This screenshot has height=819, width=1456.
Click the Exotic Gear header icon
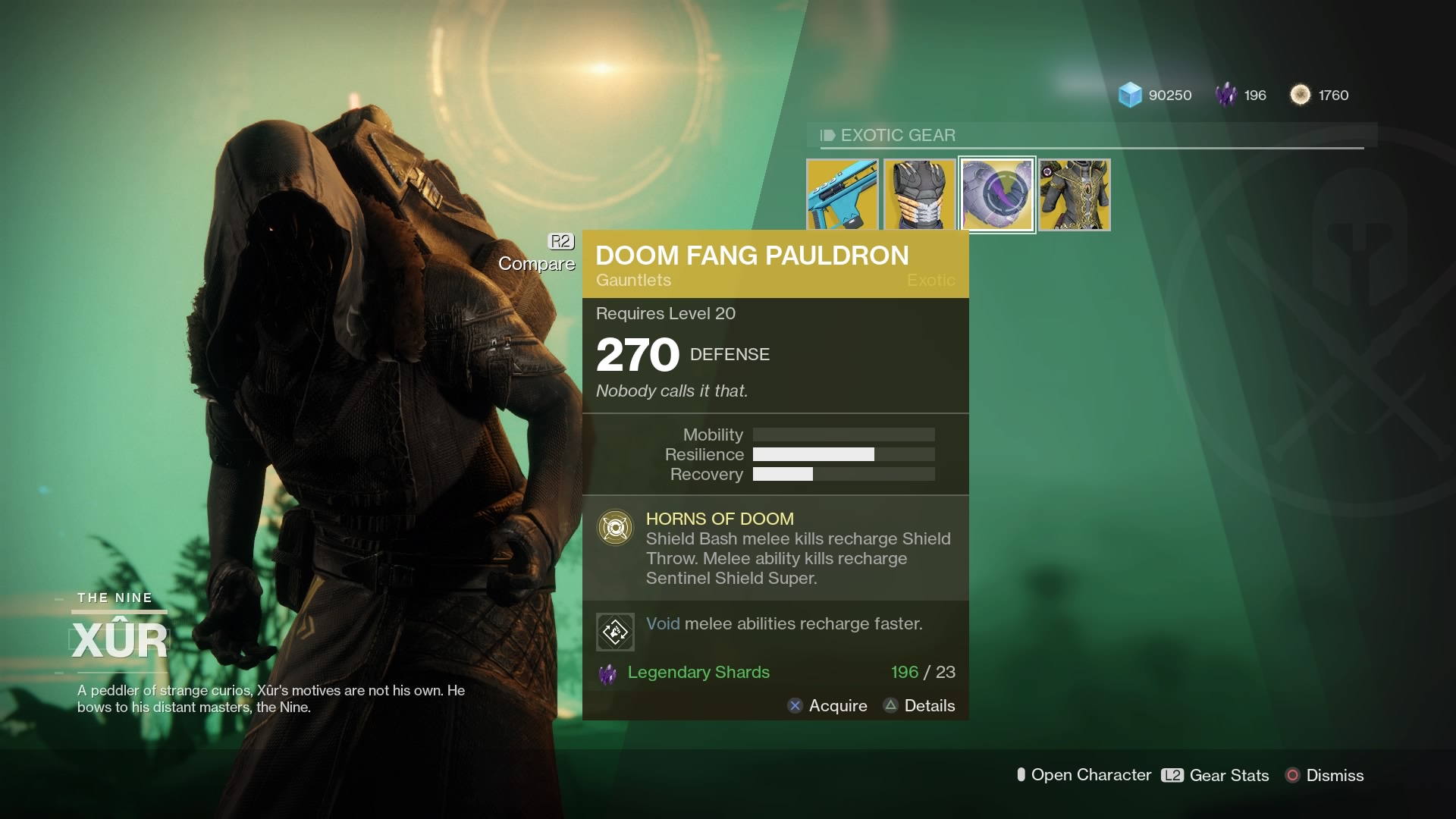827,135
